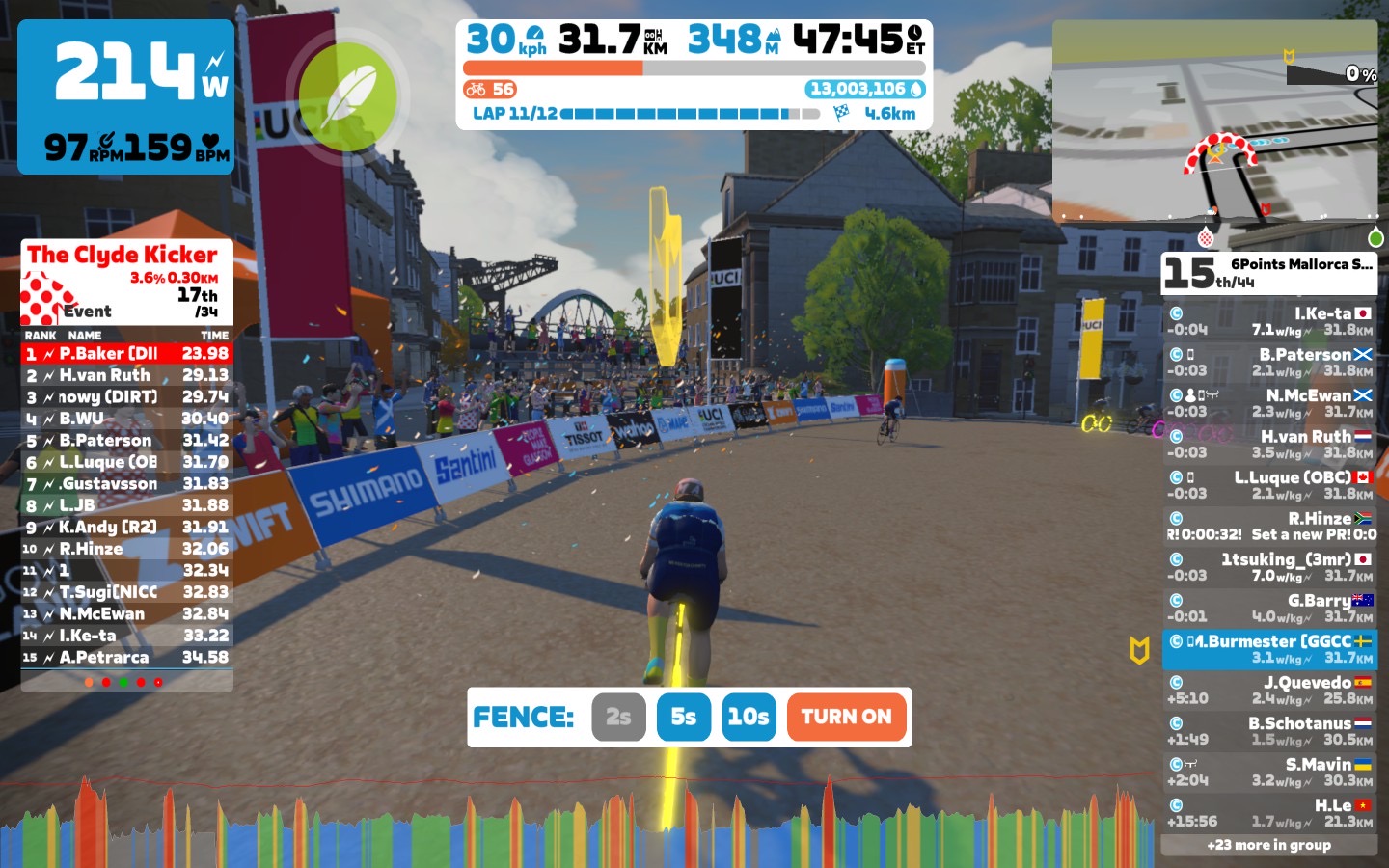Viewport: 1389px width, 868px height.
Task: Select P.Baker in Clyde Kicker leaderboard
Action: [126, 354]
